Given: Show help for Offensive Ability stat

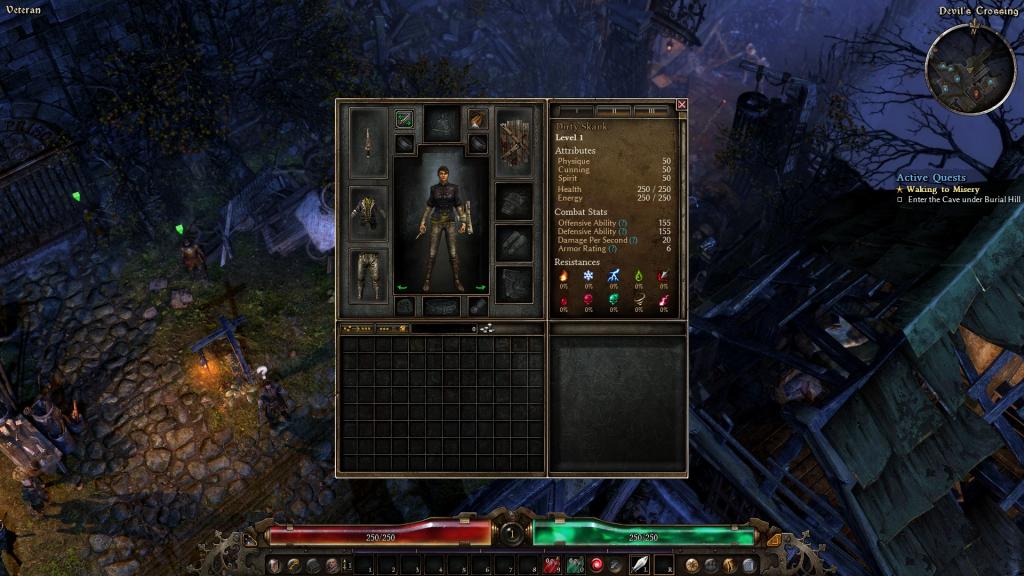Looking at the screenshot, I should (x=623, y=223).
